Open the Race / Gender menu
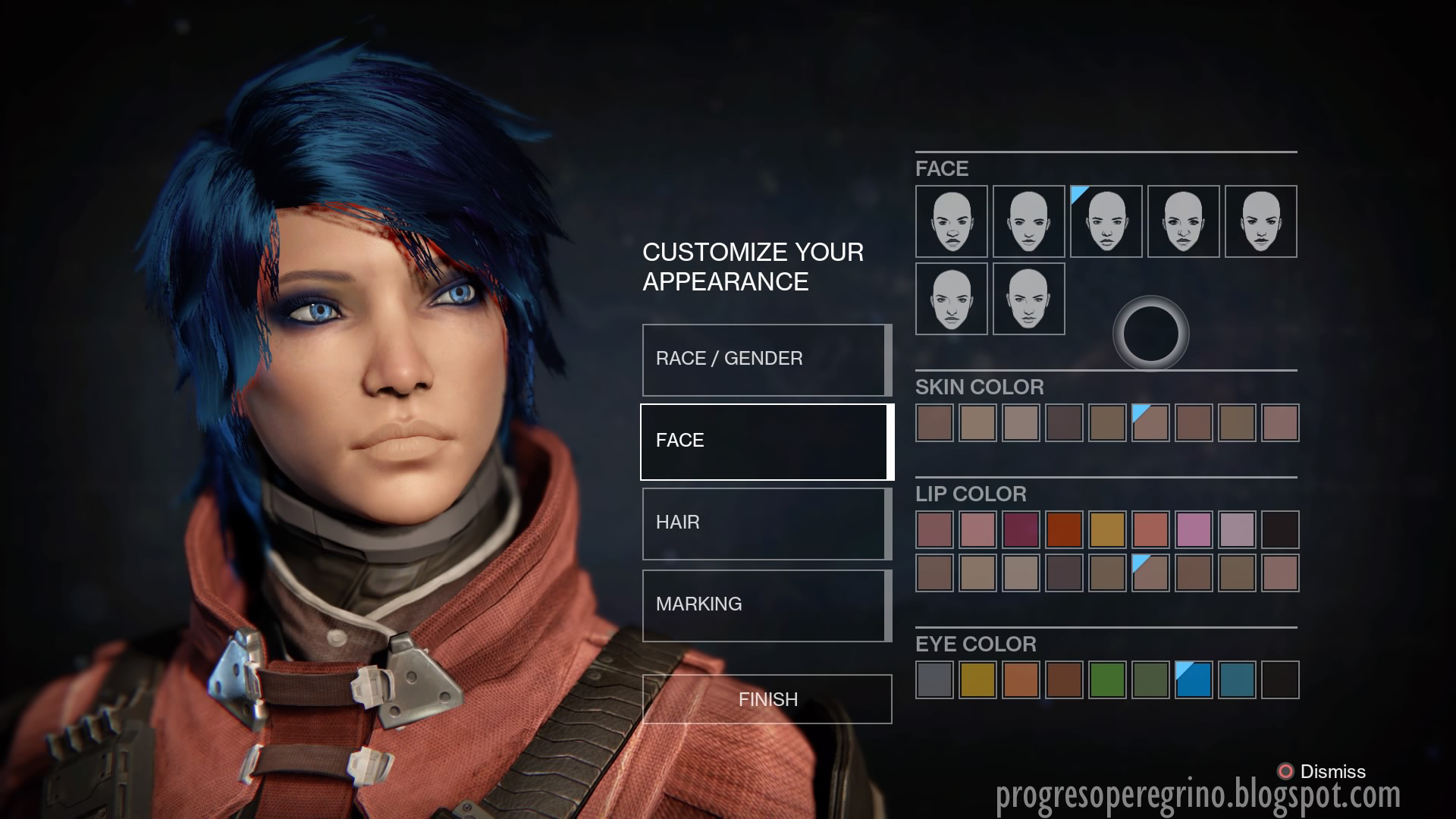This screenshot has width=1456, height=819. pos(766,359)
